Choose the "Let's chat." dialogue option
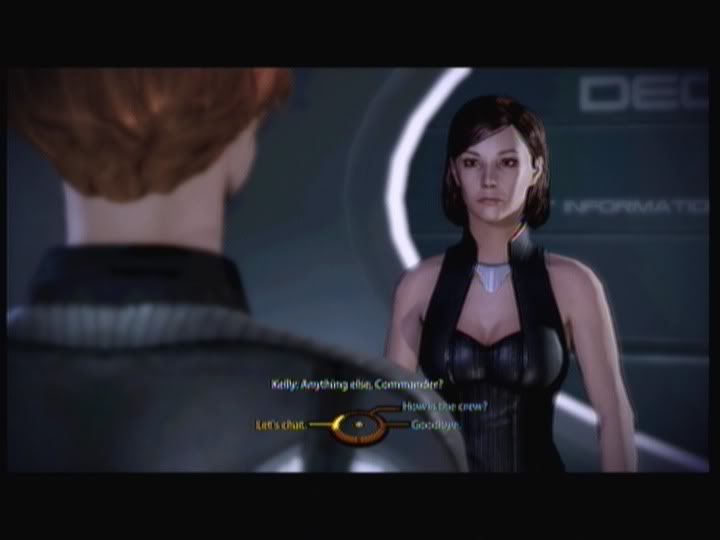Screen dimensions: 720x540 [280, 426]
